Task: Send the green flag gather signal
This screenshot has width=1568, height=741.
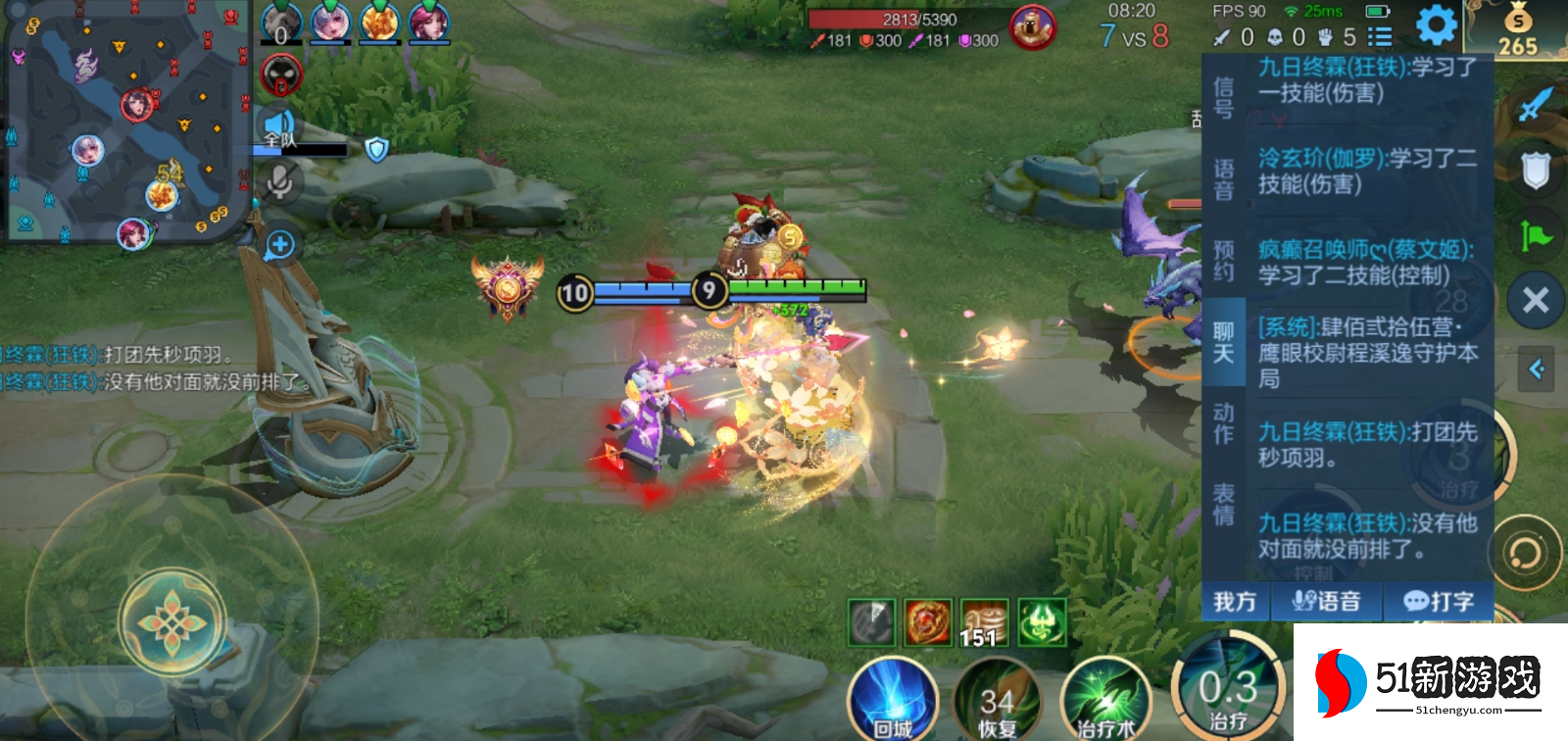Action: point(1536,236)
